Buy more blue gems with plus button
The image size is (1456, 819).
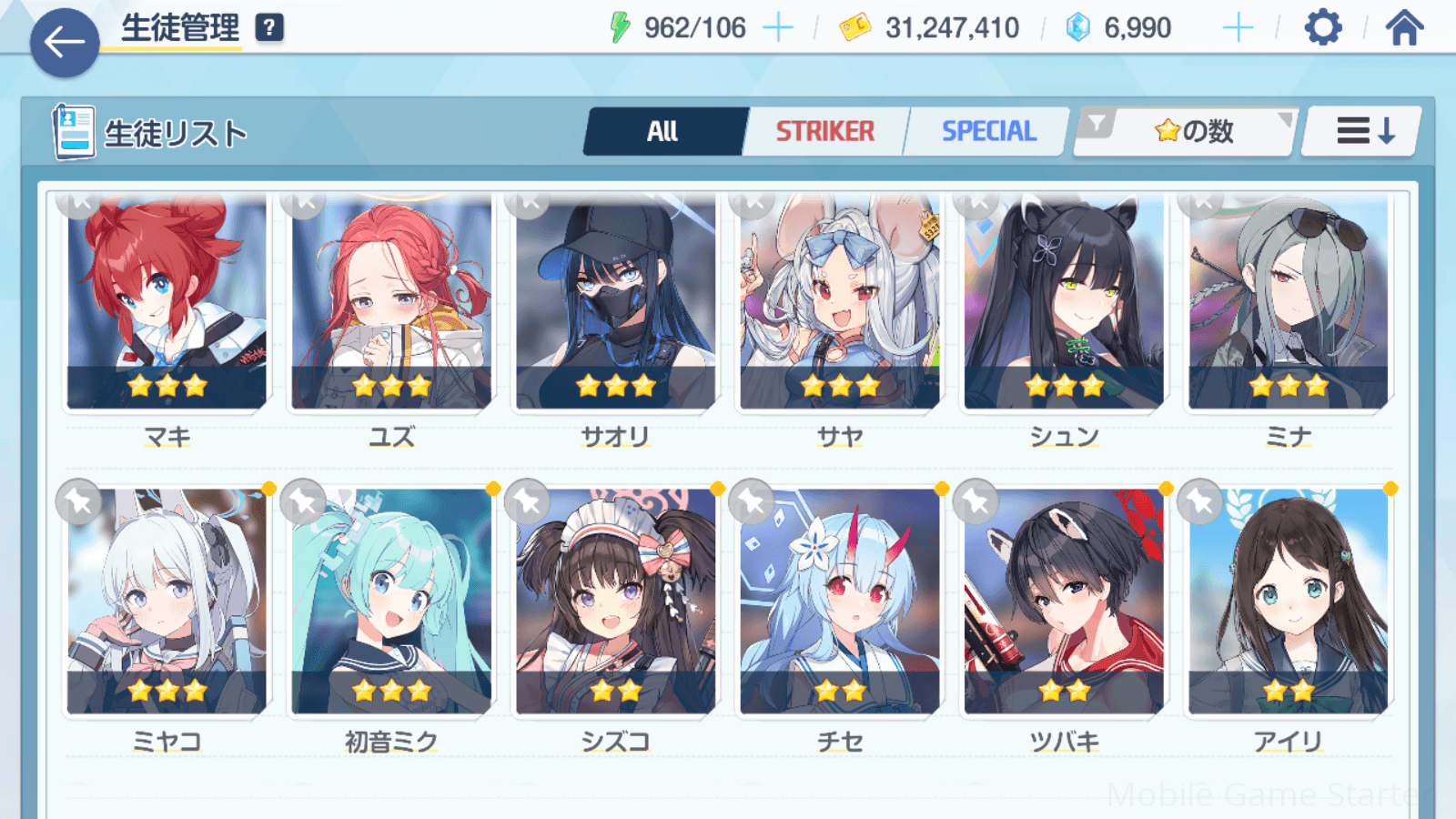[x=1238, y=28]
